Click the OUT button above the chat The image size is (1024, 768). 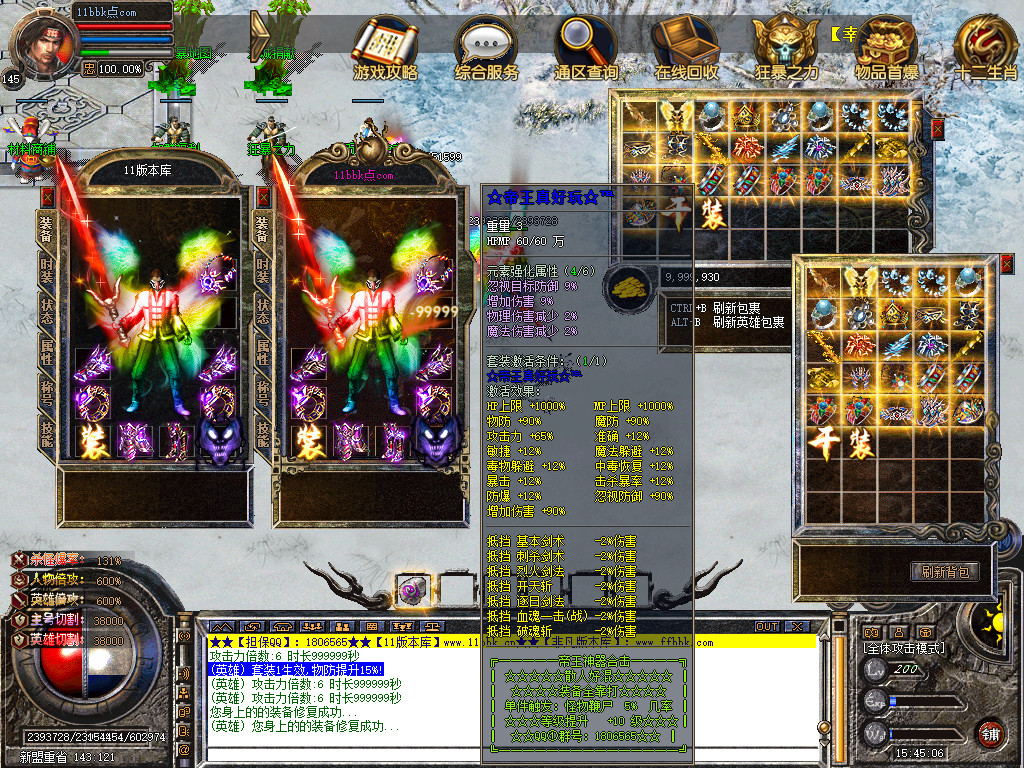[767, 626]
